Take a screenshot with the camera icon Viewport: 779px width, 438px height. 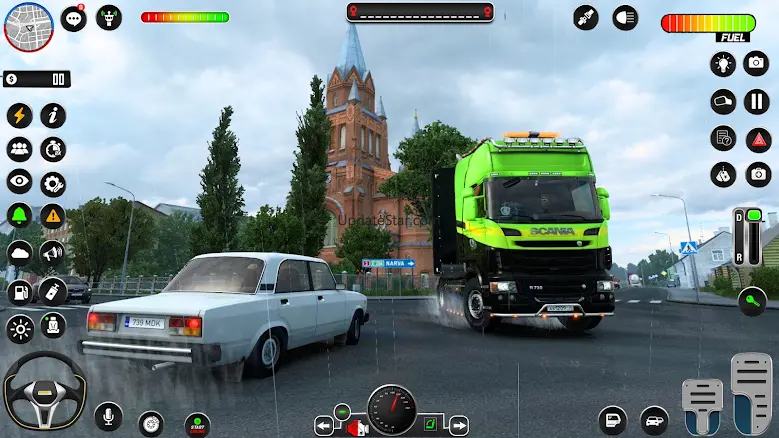pos(758,64)
